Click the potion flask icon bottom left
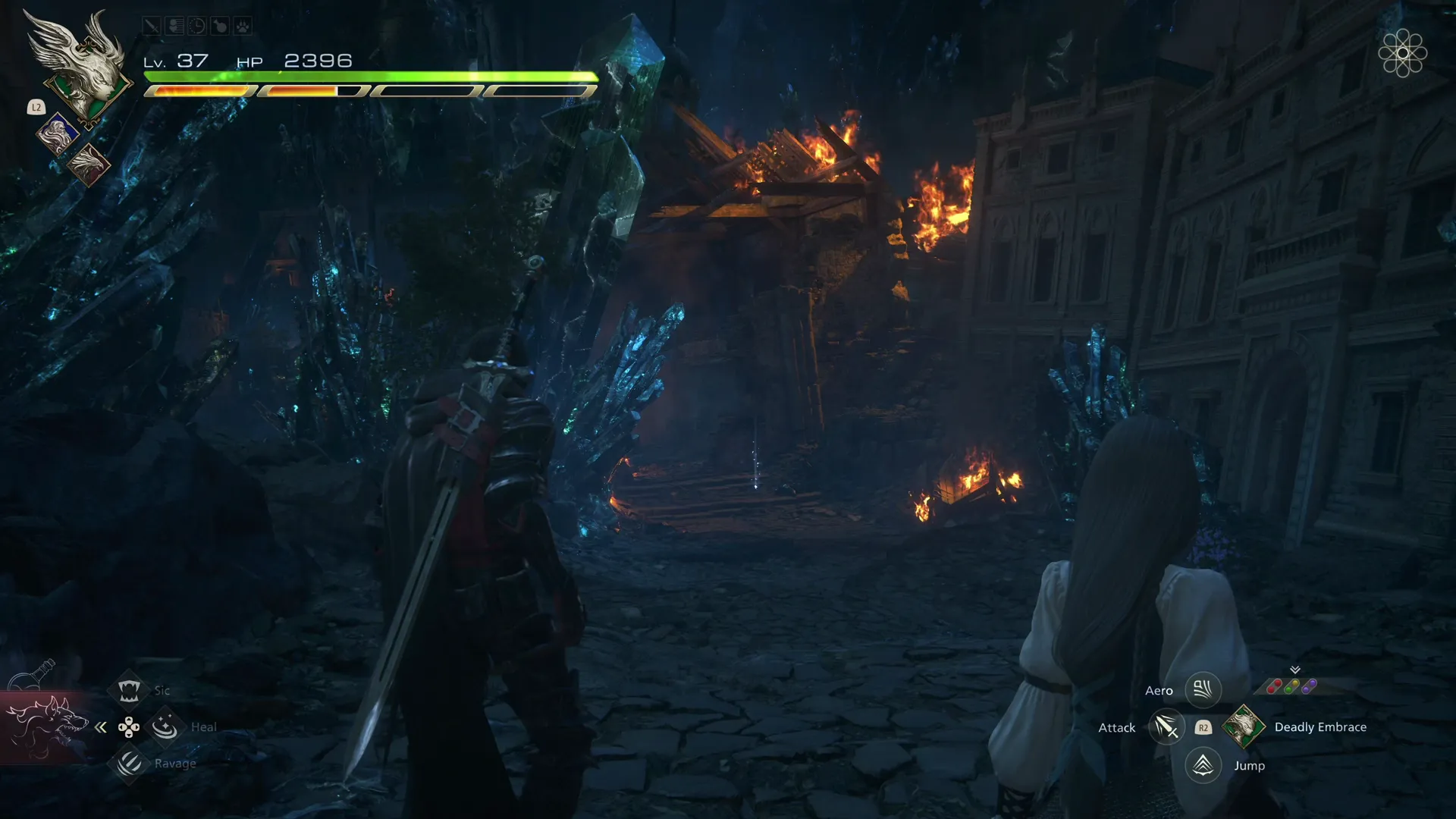1456x819 pixels. click(31, 675)
